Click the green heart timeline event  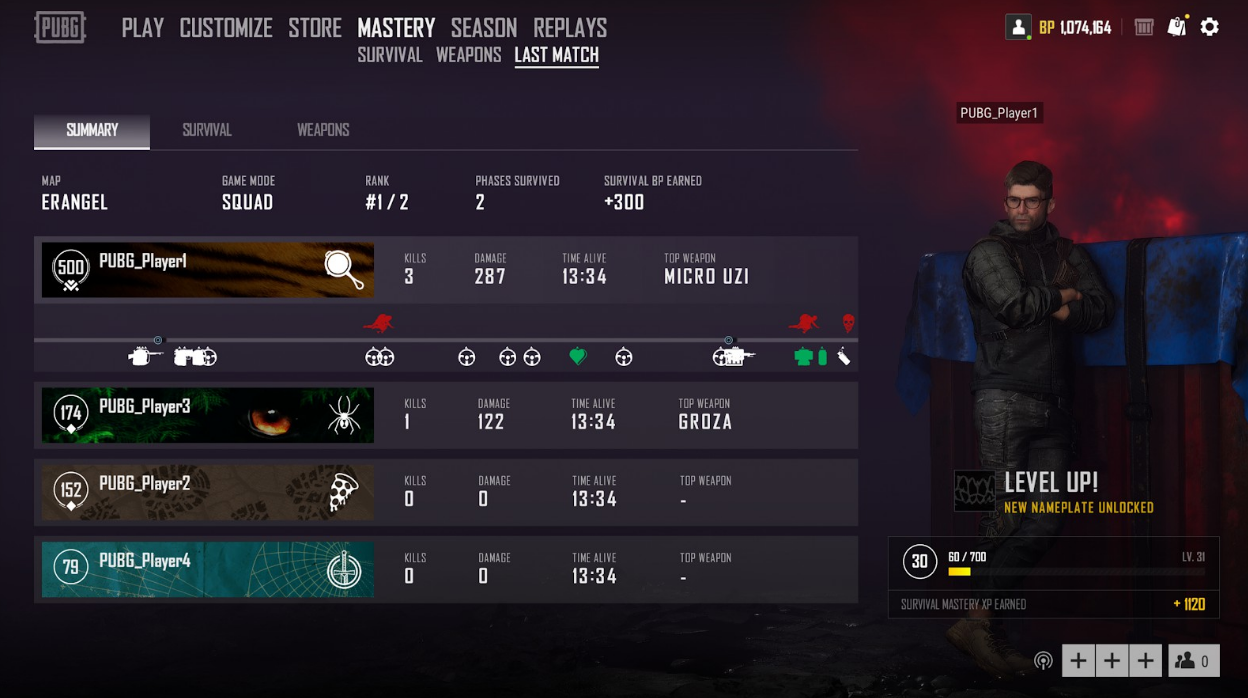point(577,356)
